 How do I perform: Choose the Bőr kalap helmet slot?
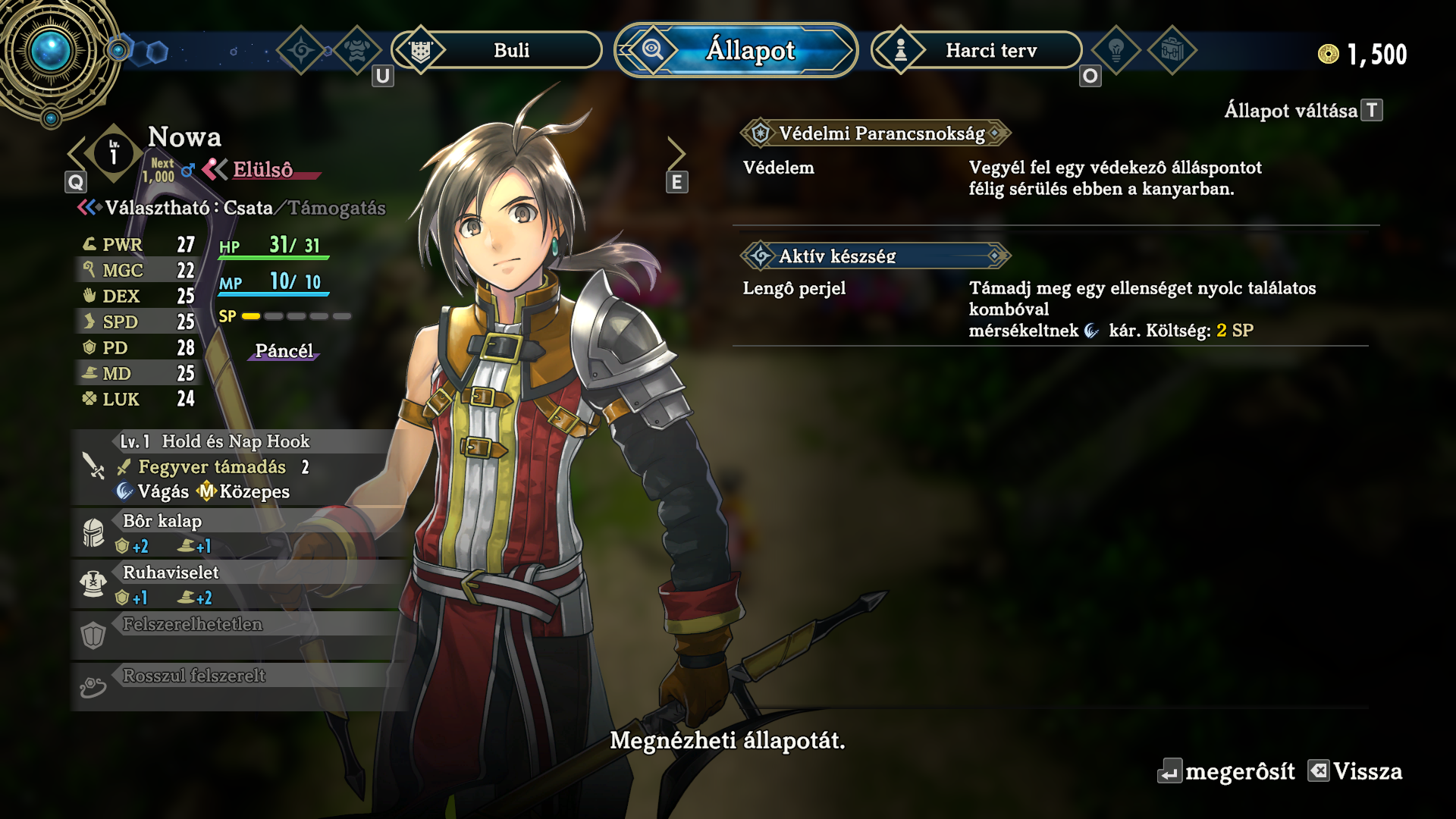pyautogui.click(x=235, y=533)
